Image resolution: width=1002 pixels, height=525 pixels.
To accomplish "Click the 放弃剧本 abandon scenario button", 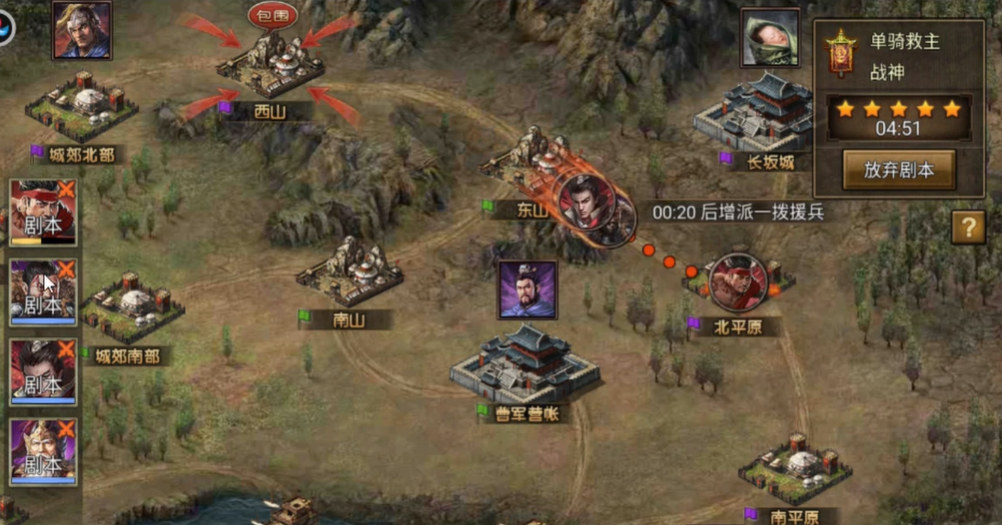I will click(x=898, y=170).
